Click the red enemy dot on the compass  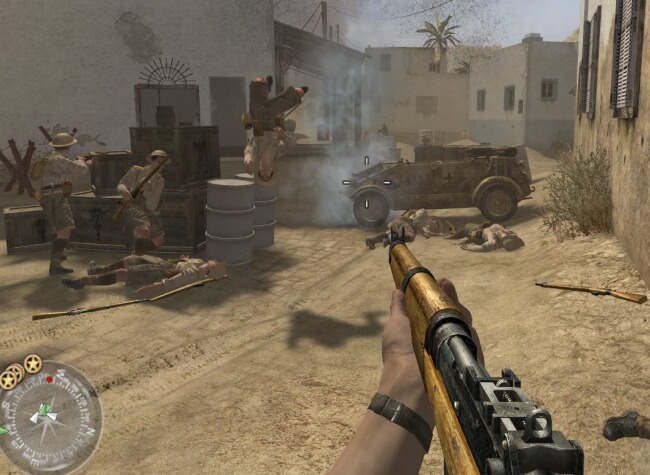(50, 381)
